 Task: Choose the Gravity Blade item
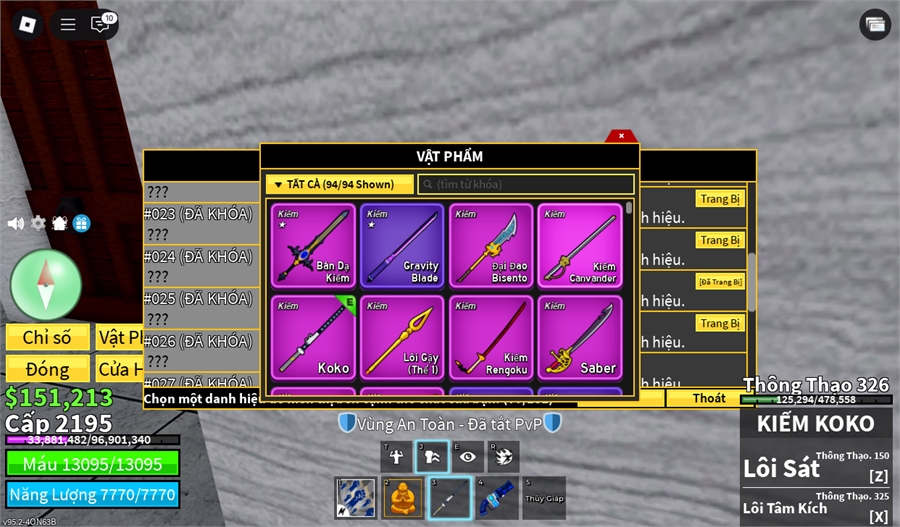pos(402,246)
